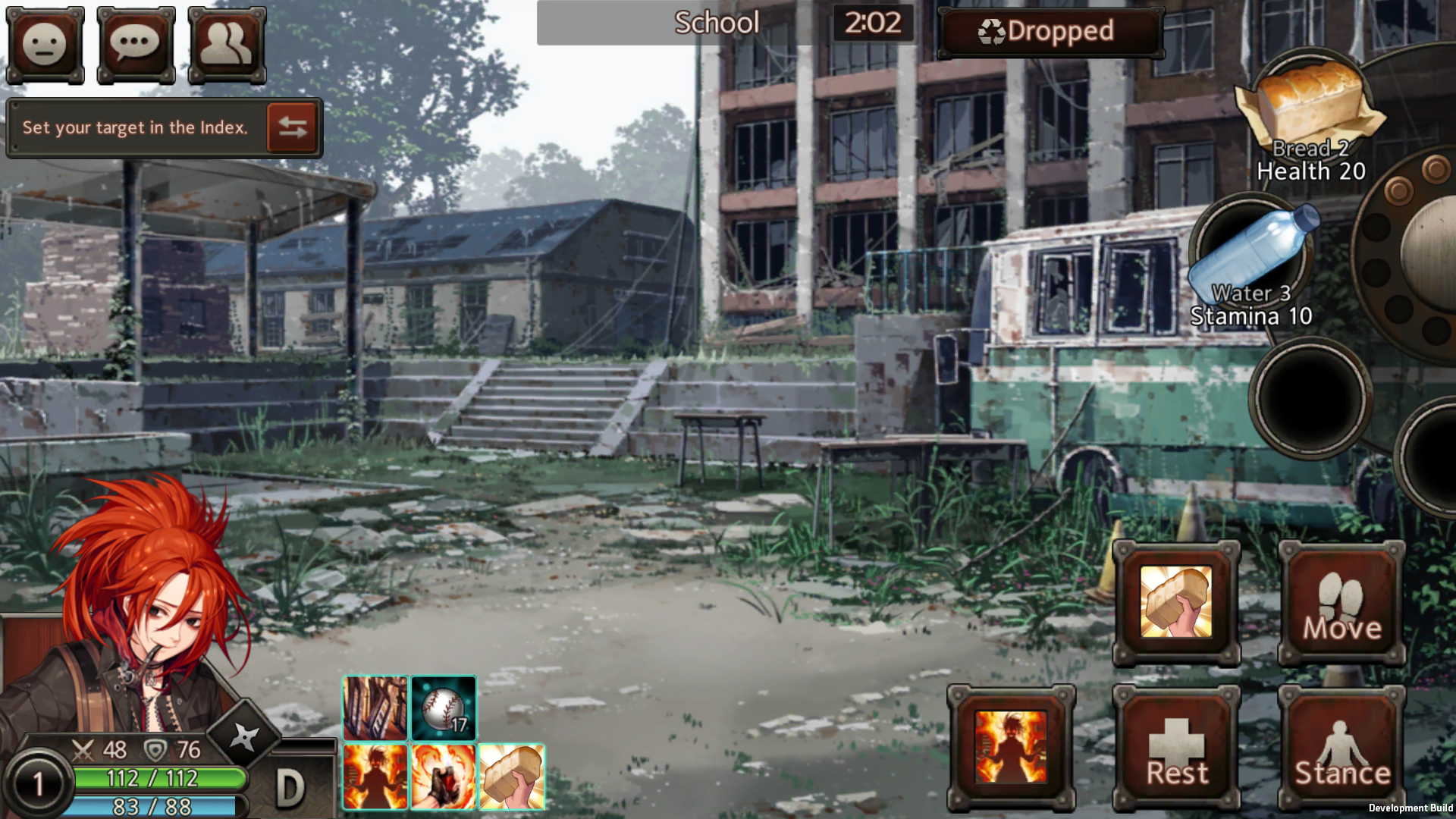Select the burning silhouette skill icon

375,775
